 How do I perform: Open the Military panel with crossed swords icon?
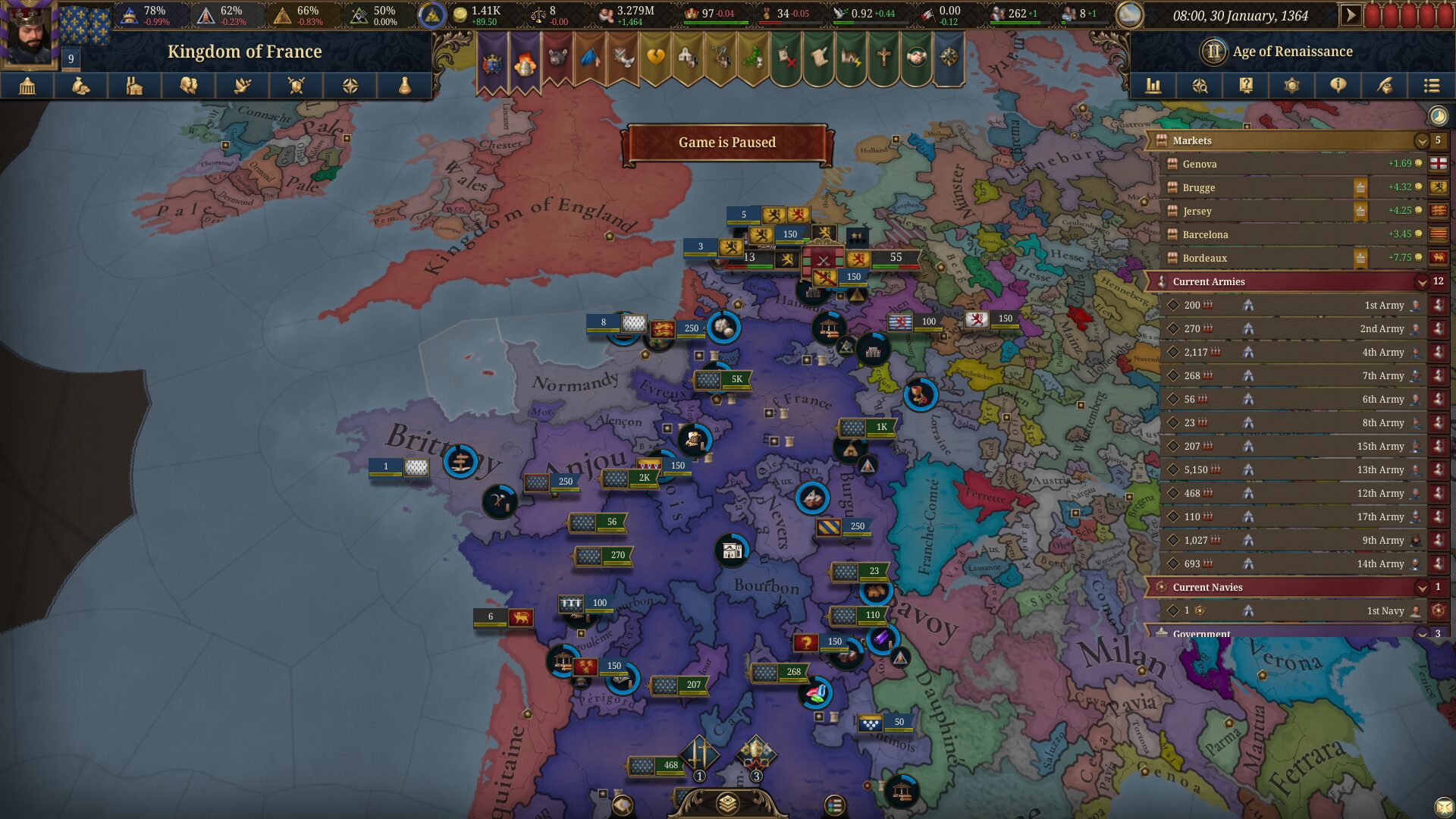[297, 86]
